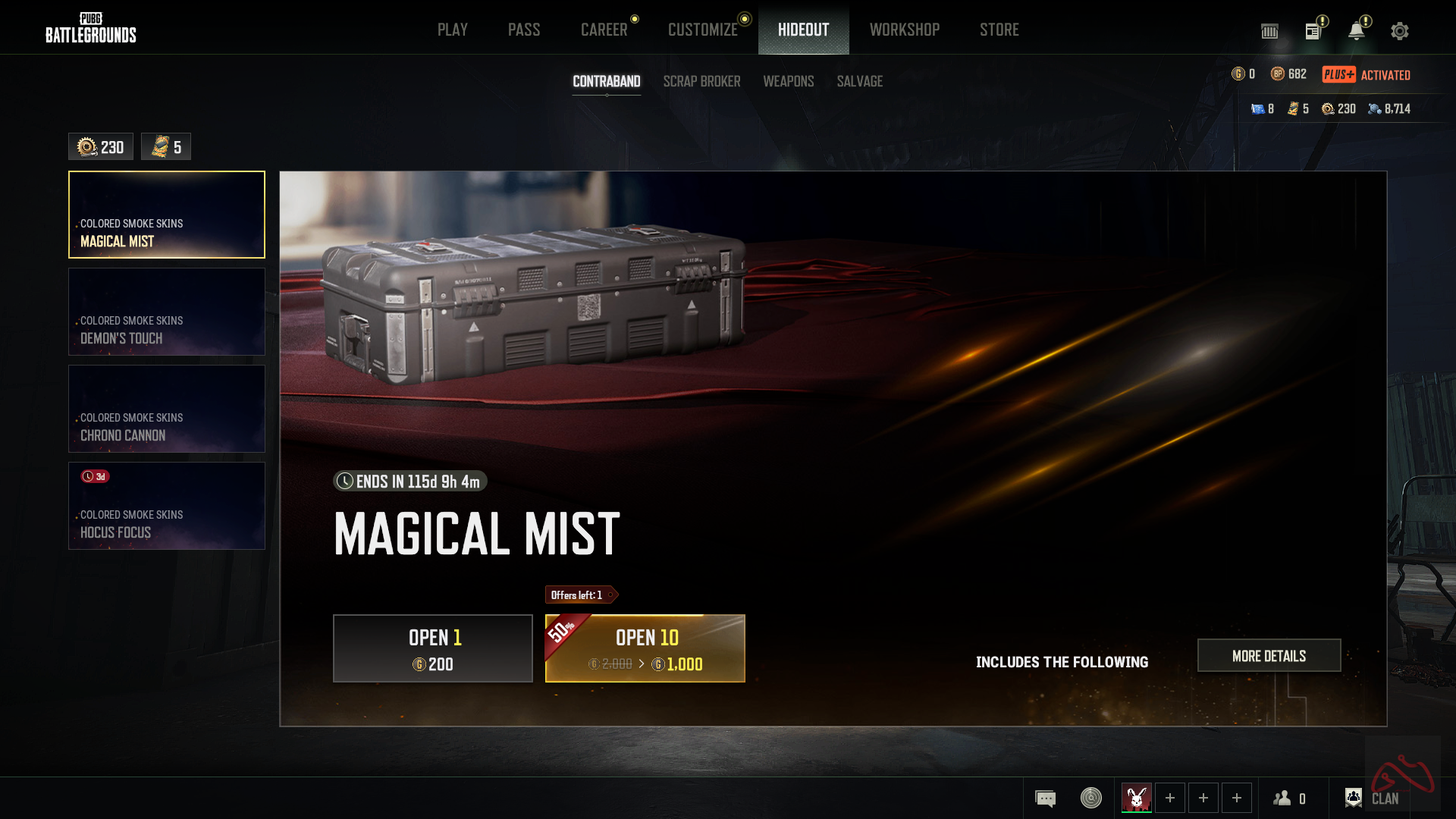1456x819 pixels.
Task: Switch to the CUSTOMIZE menu
Action: pos(703,30)
